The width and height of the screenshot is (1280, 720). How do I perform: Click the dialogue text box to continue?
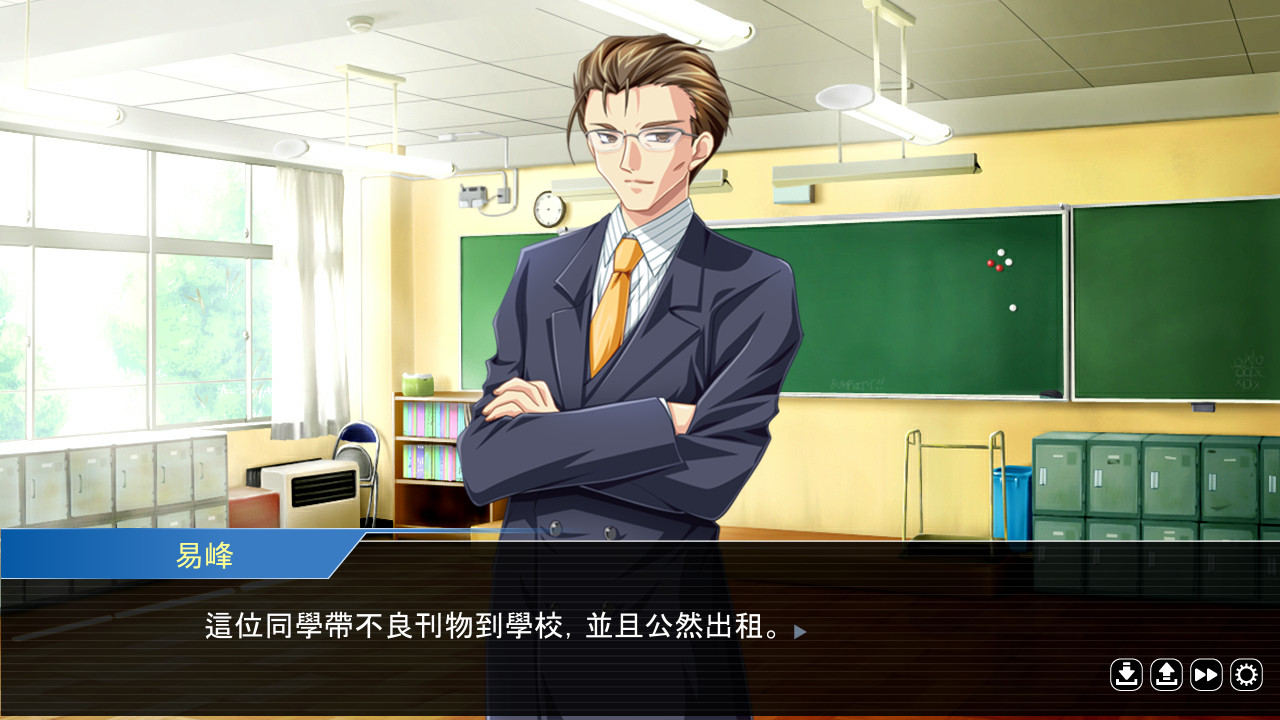pyautogui.click(x=490, y=630)
